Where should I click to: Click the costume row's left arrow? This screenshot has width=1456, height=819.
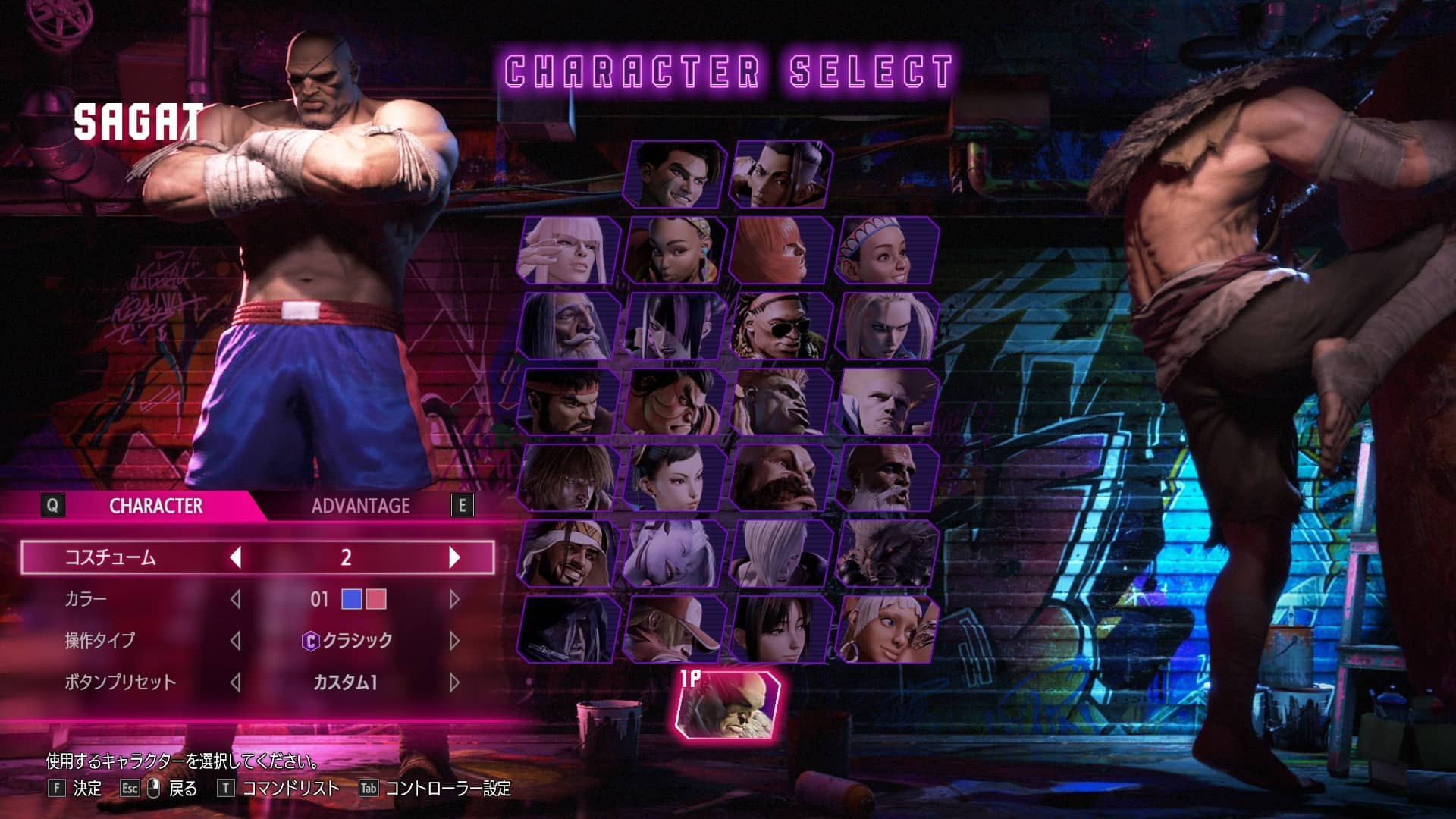[x=236, y=557]
